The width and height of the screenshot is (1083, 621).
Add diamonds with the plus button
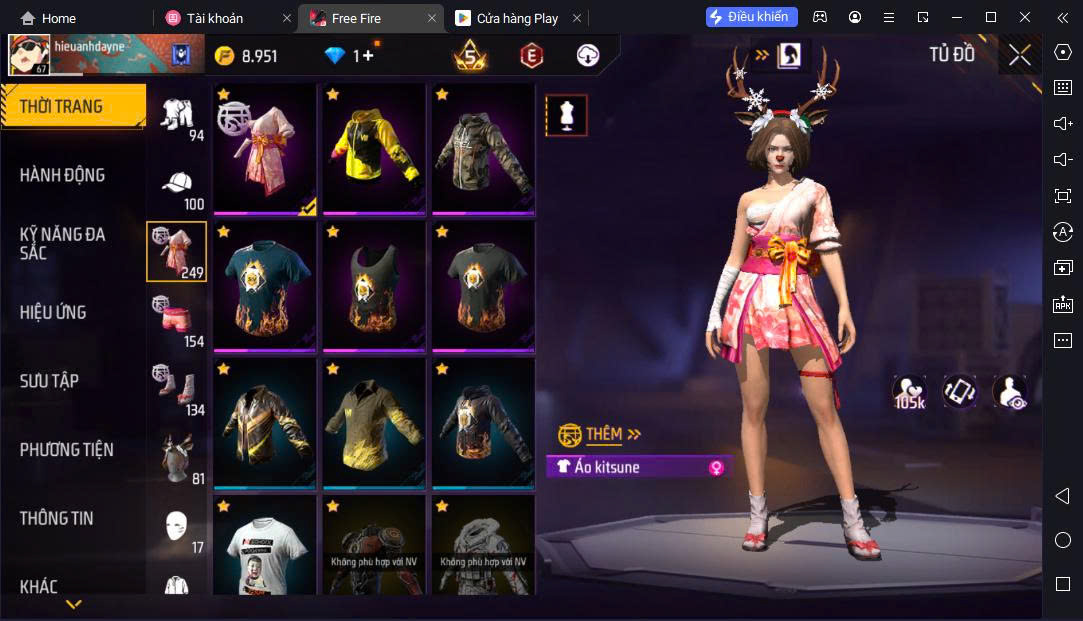tap(368, 56)
